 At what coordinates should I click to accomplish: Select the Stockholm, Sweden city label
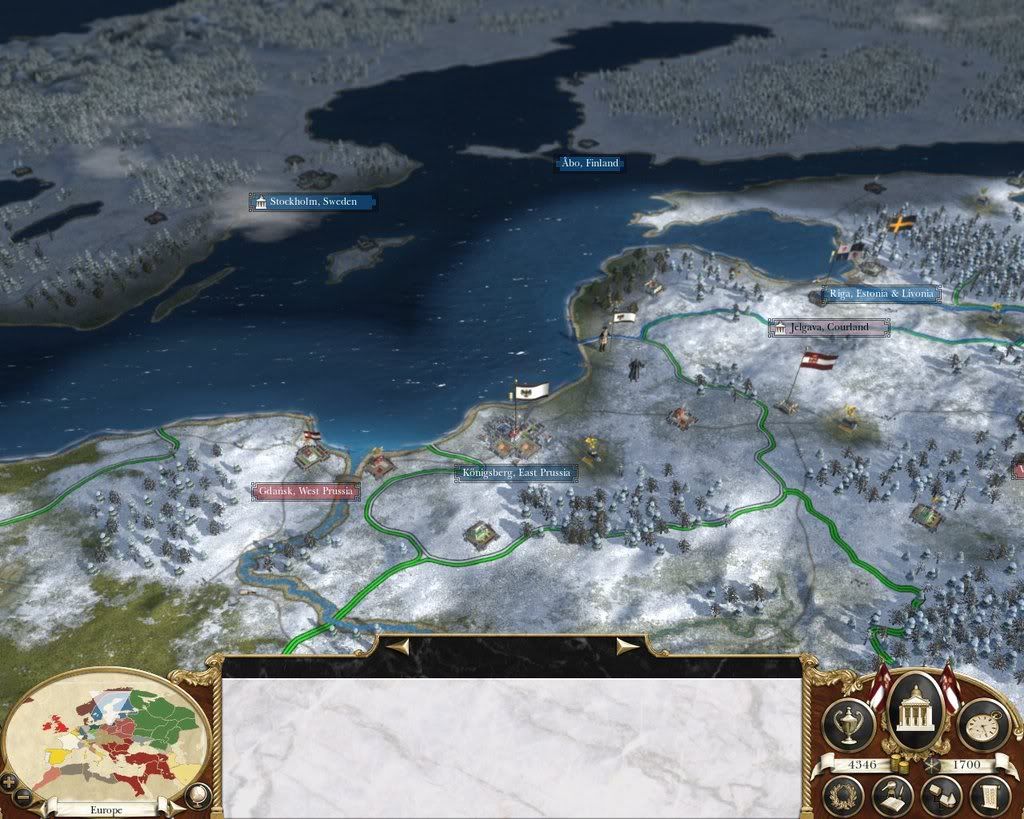(312, 202)
